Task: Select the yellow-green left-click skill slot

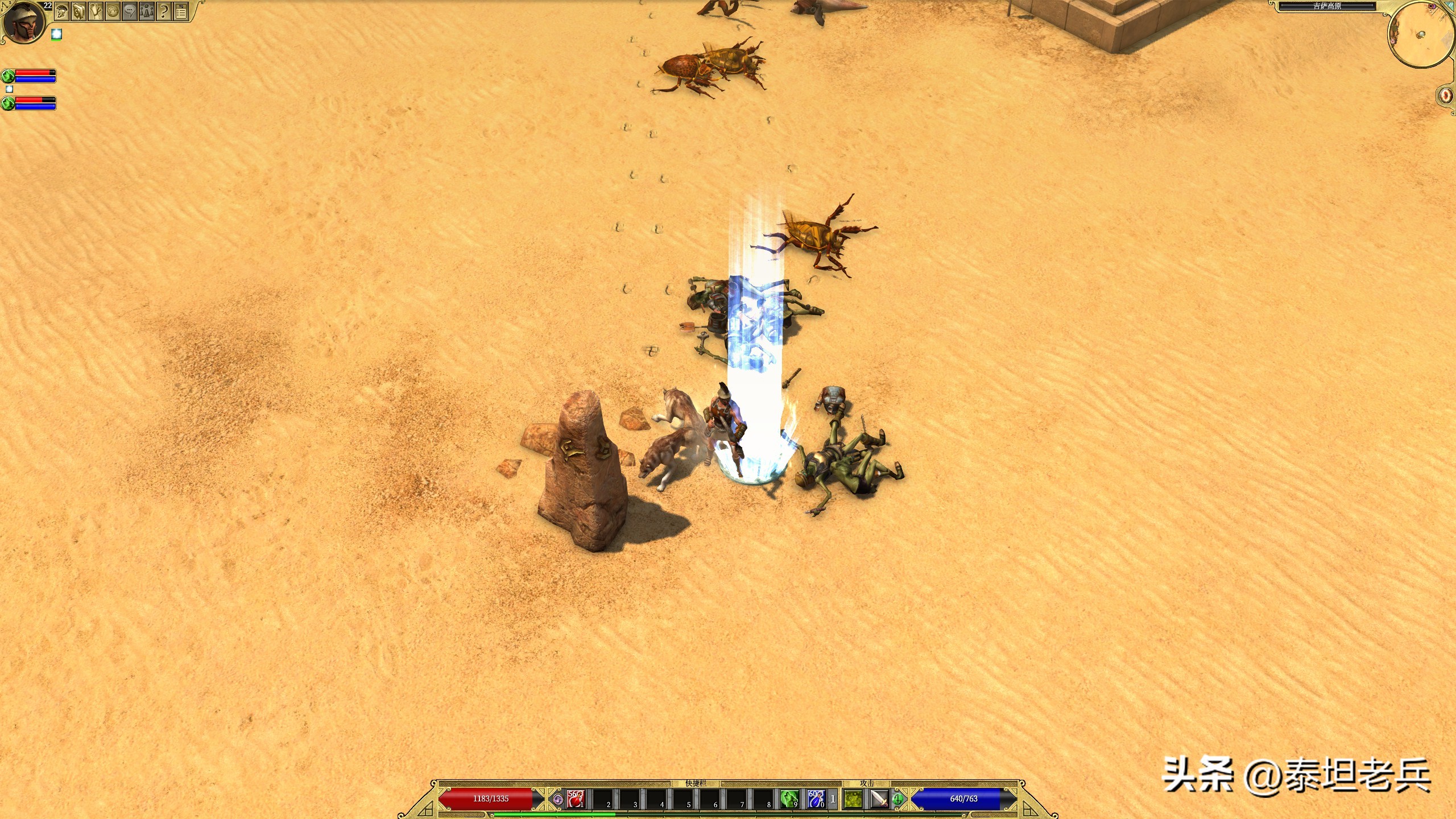Action: pos(853,799)
